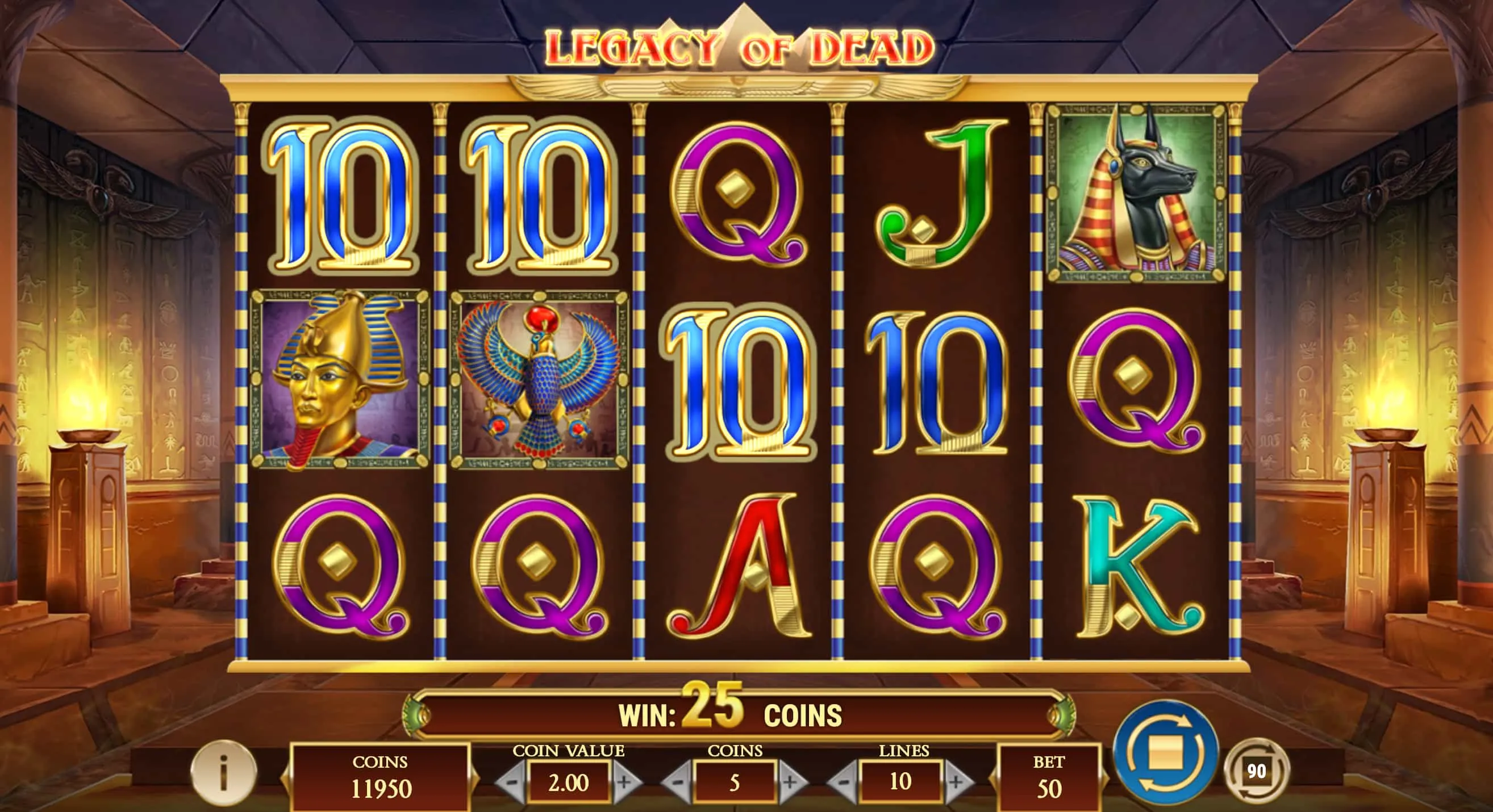
Task: Decrease the coin value
Action: point(512,782)
